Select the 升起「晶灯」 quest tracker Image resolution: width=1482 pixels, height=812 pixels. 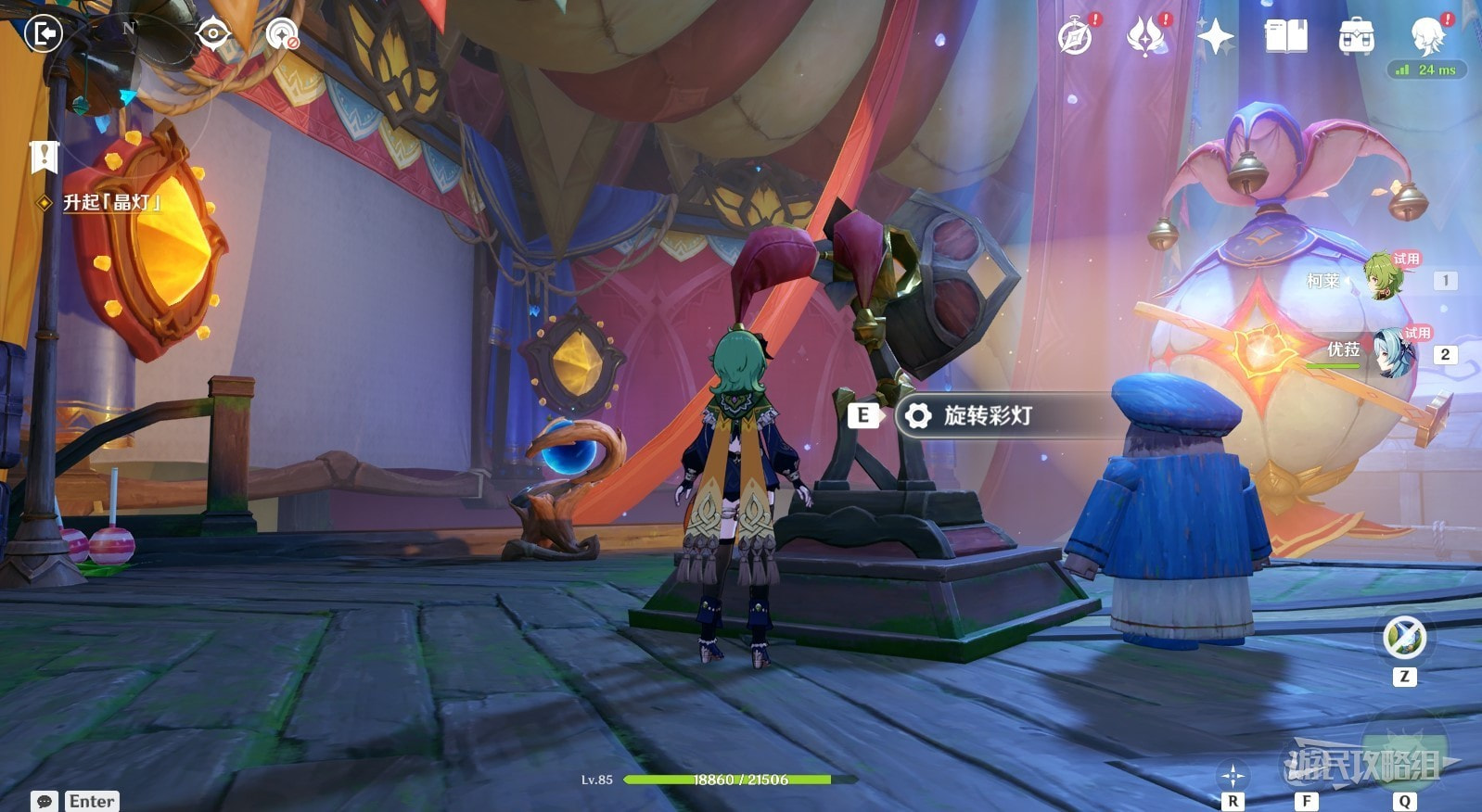111,202
